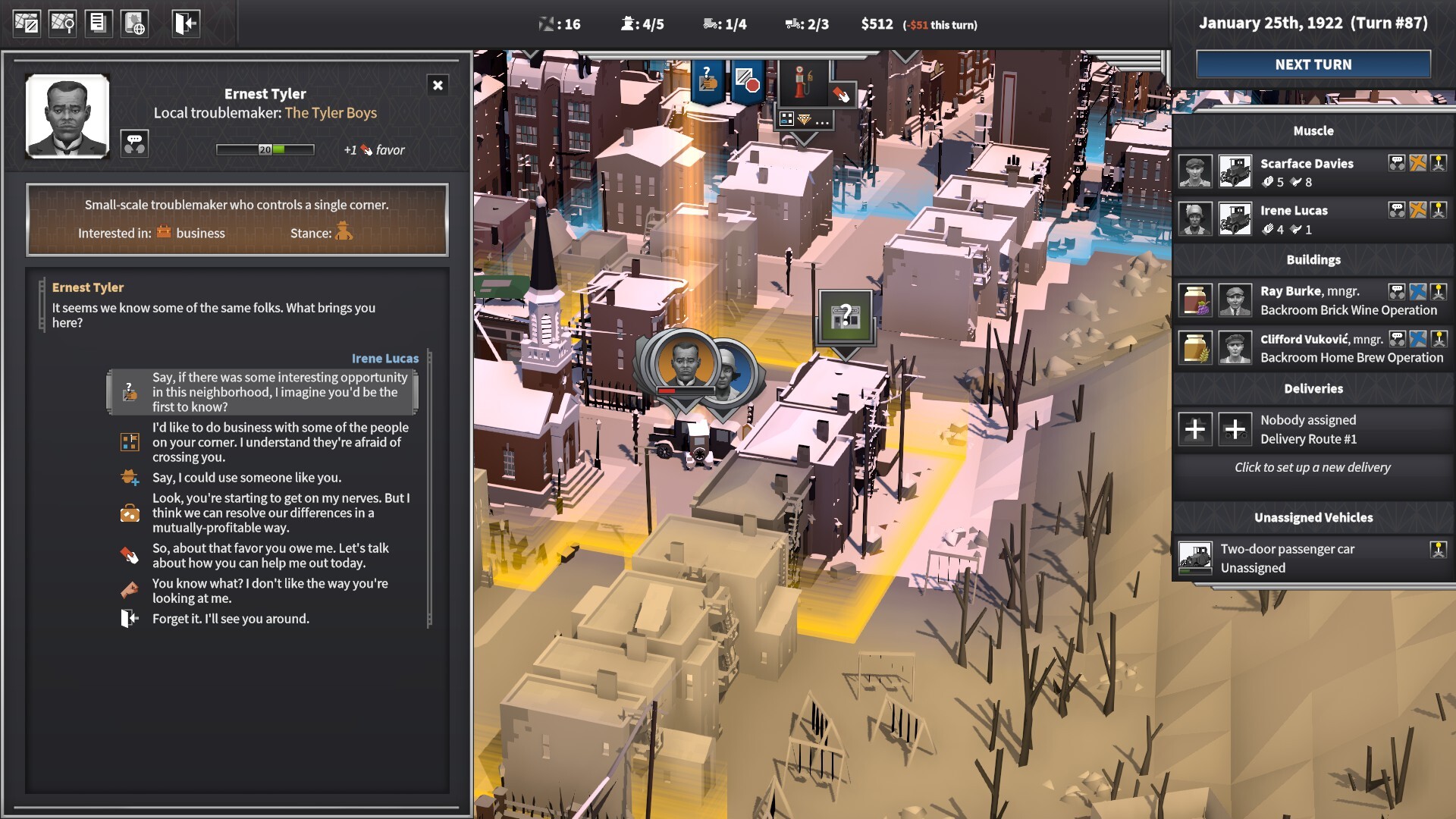
Task: Call in the favor Ernest owes
Action: coord(270,555)
